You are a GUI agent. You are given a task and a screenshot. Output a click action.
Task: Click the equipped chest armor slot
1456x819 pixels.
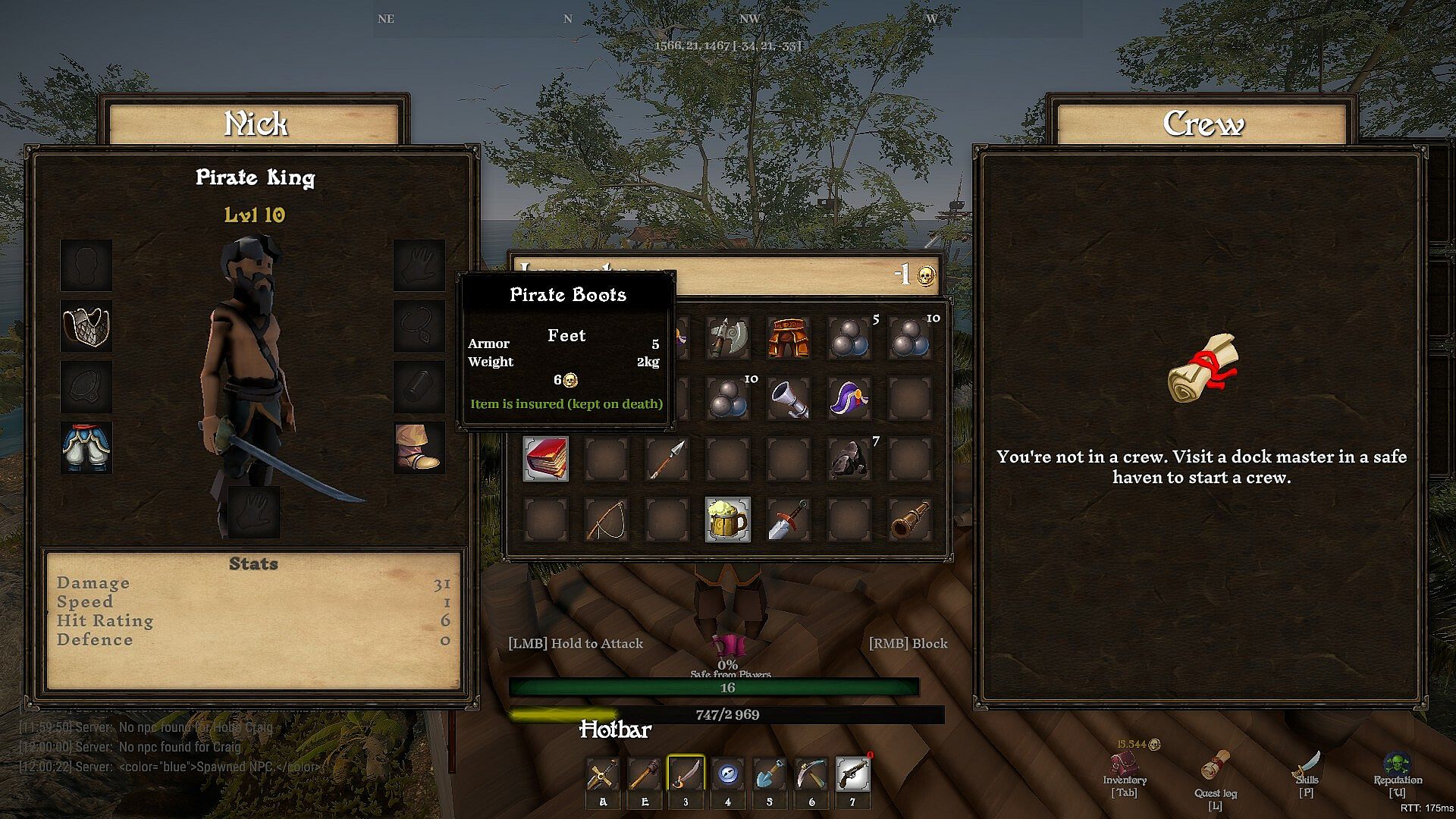(x=86, y=326)
